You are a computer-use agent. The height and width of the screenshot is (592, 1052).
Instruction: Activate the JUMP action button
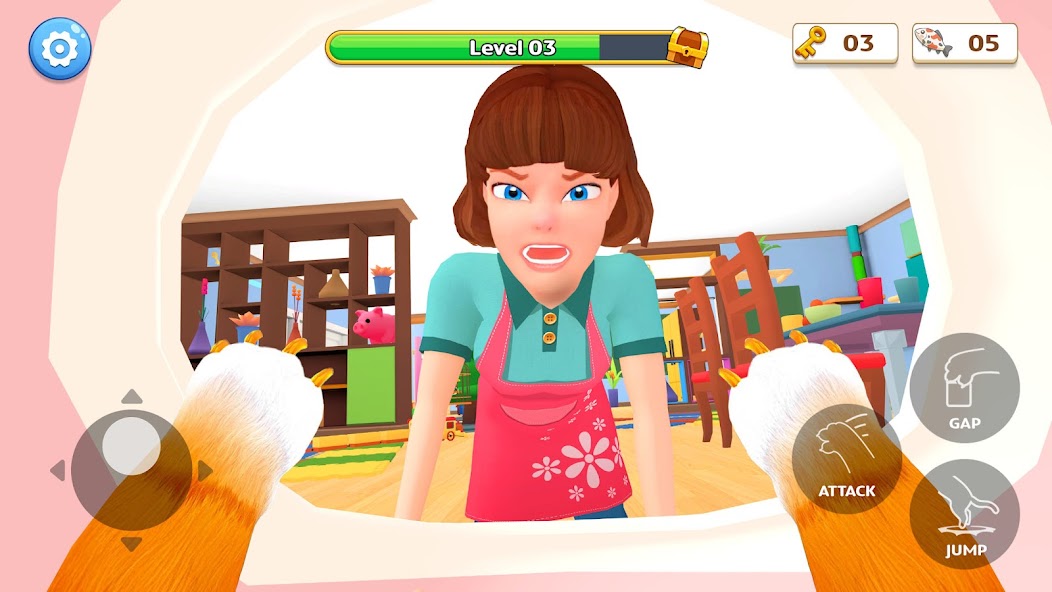(964, 515)
